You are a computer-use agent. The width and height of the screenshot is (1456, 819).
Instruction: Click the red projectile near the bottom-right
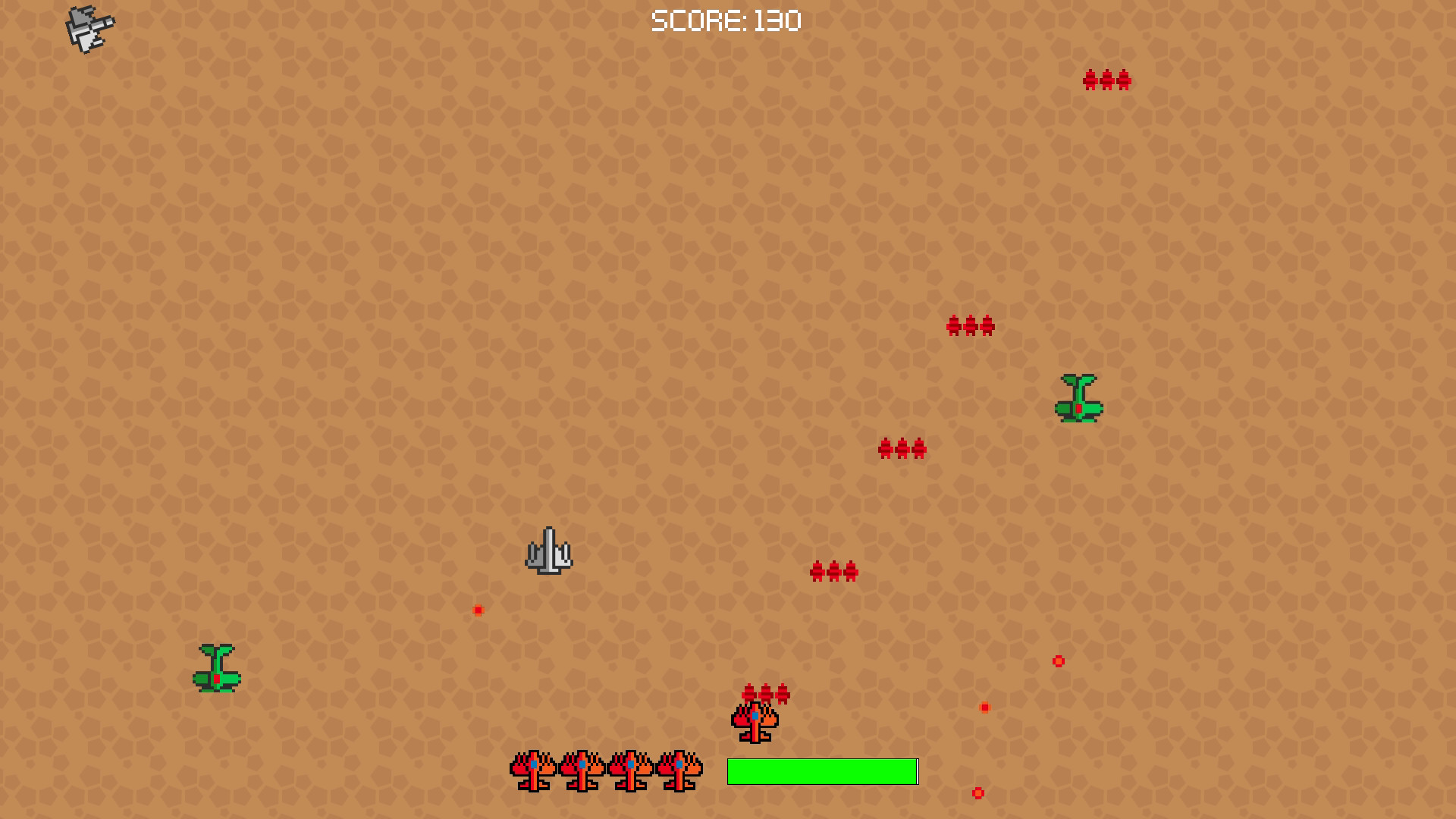coord(977,793)
